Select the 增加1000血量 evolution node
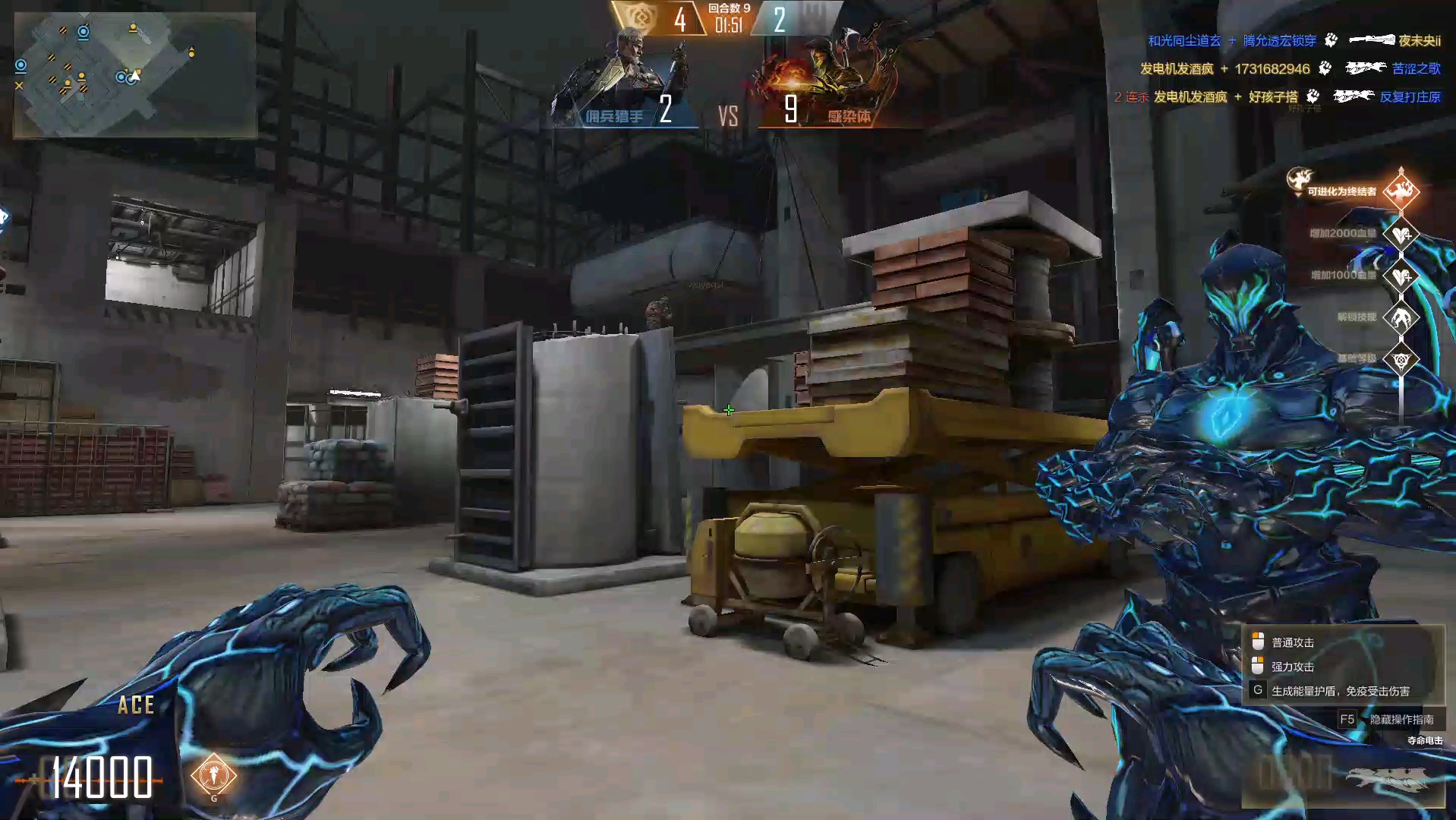The width and height of the screenshot is (1456, 820). click(1401, 276)
